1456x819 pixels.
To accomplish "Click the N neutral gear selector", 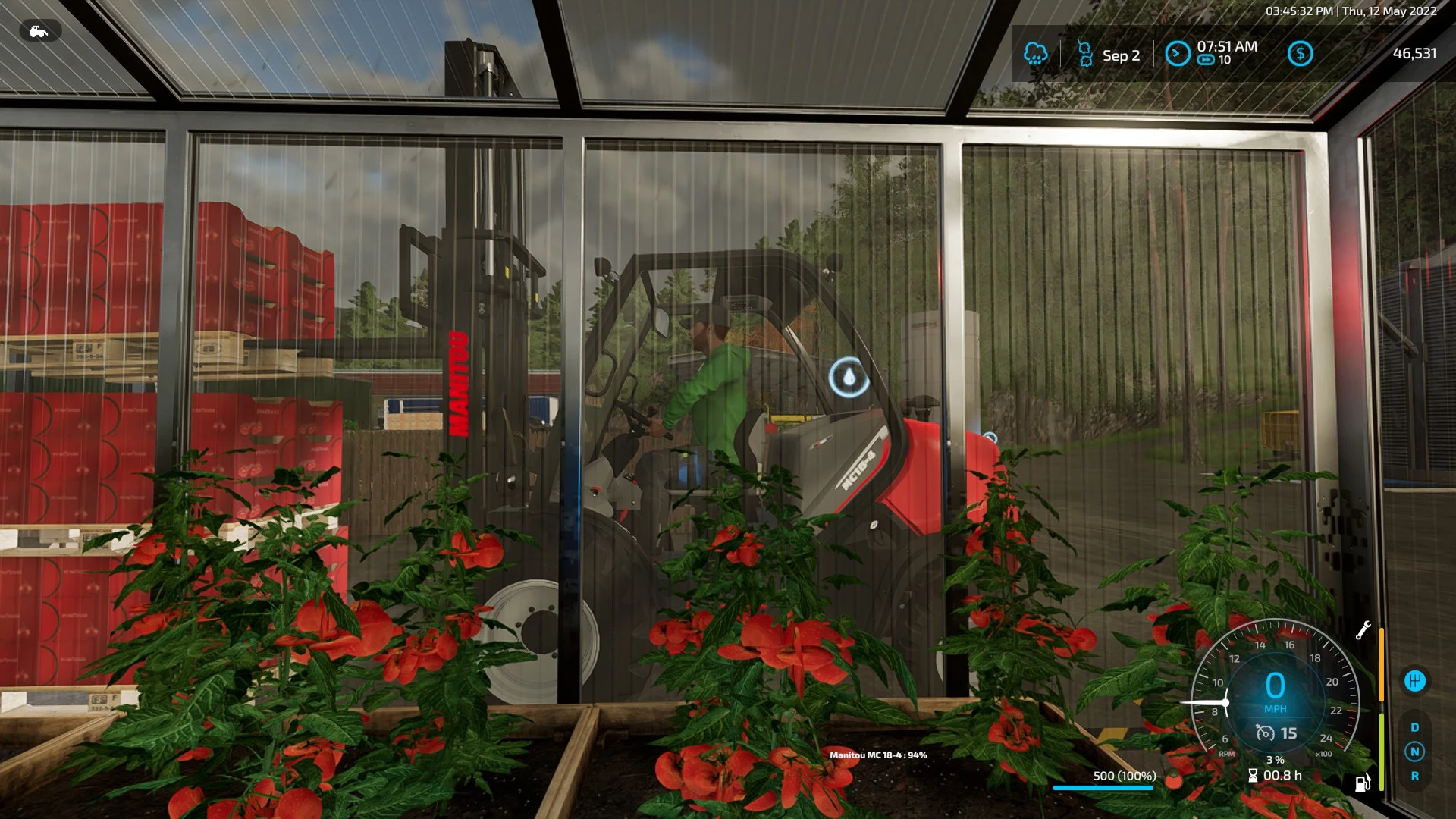I will click(1415, 752).
